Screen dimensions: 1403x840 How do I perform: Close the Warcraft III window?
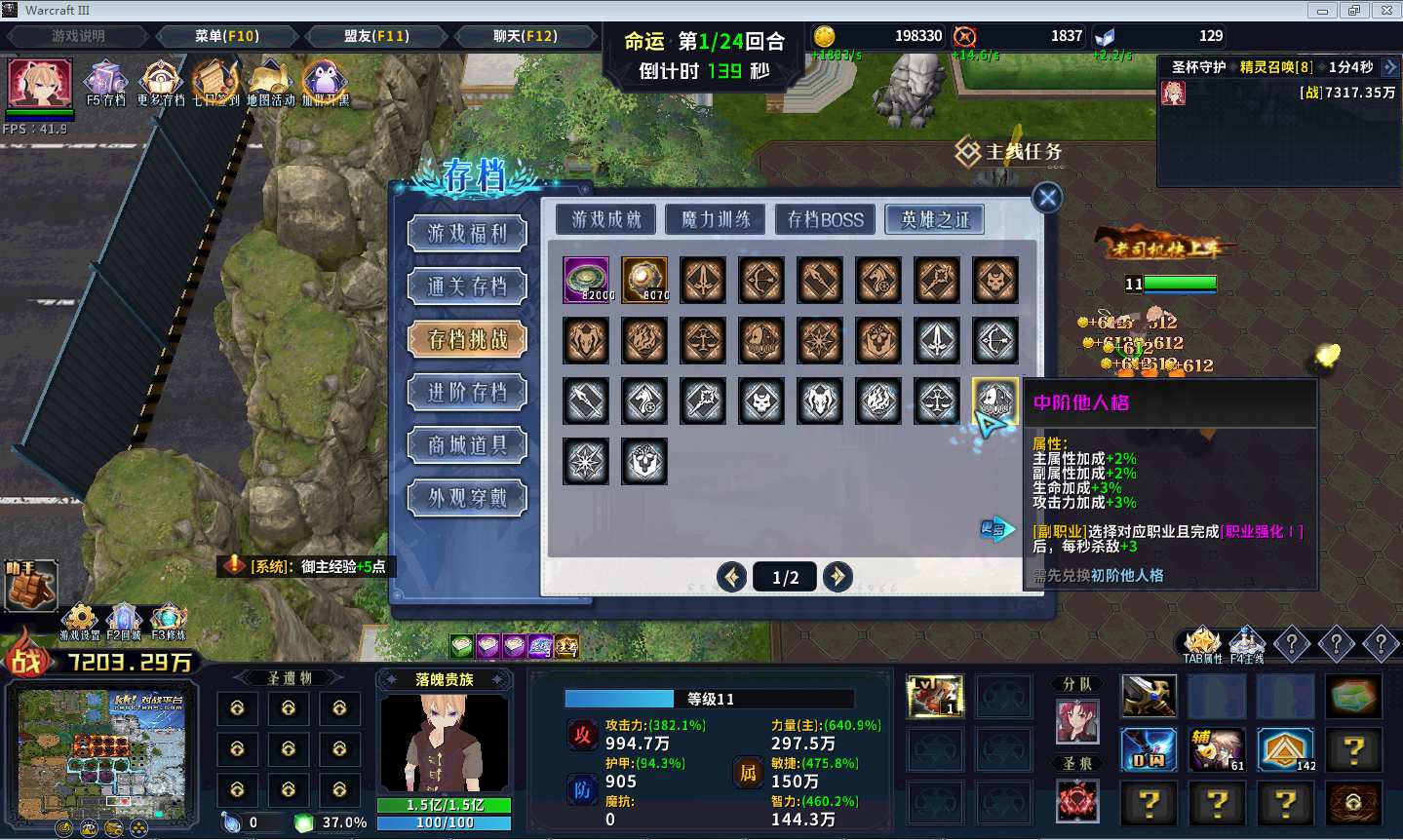[1385, 11]
